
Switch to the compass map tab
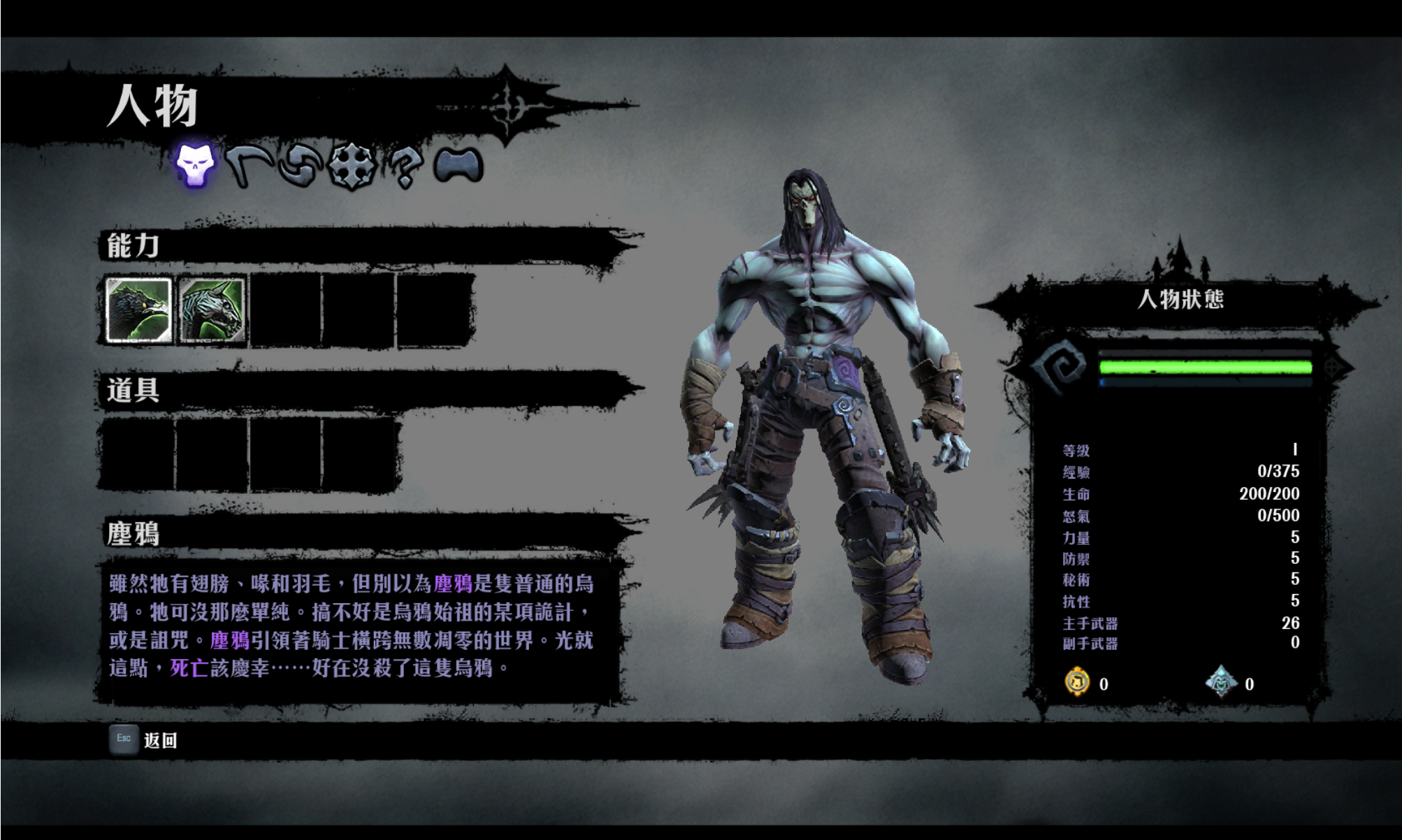(352, 166)
